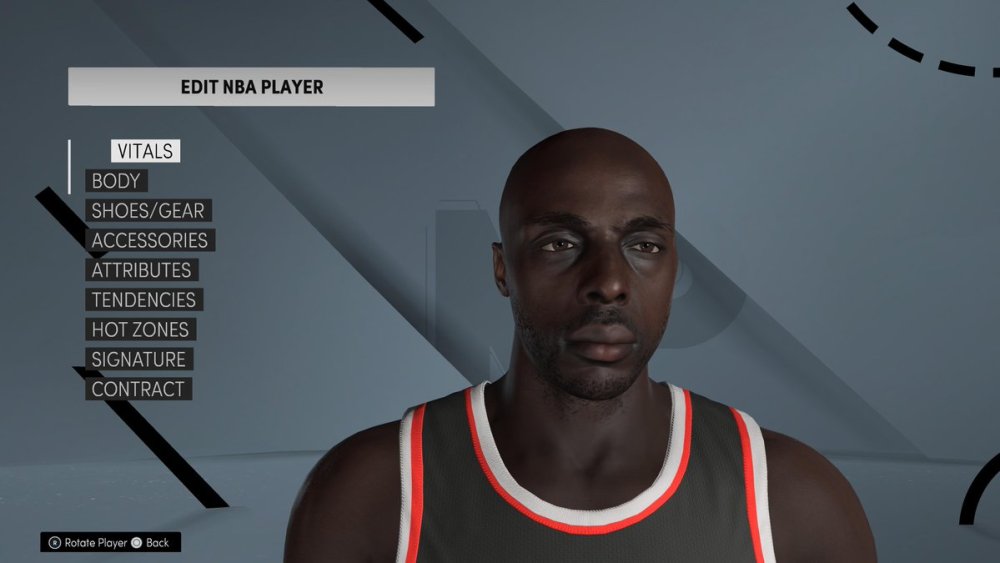Select the Vitals menu entry
The image size is (1000, 563).
[x=145, y=152]
